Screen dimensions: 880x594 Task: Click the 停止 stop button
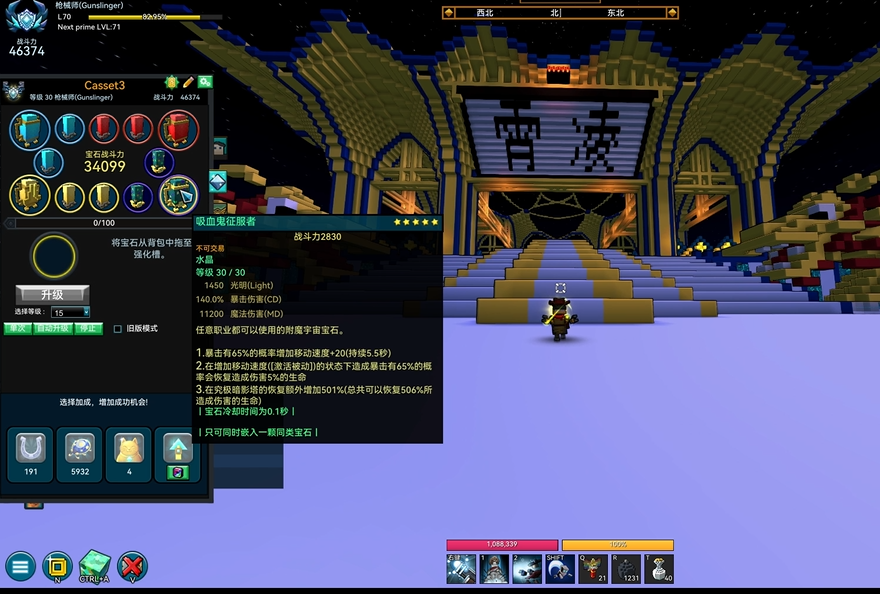point(90,328)
